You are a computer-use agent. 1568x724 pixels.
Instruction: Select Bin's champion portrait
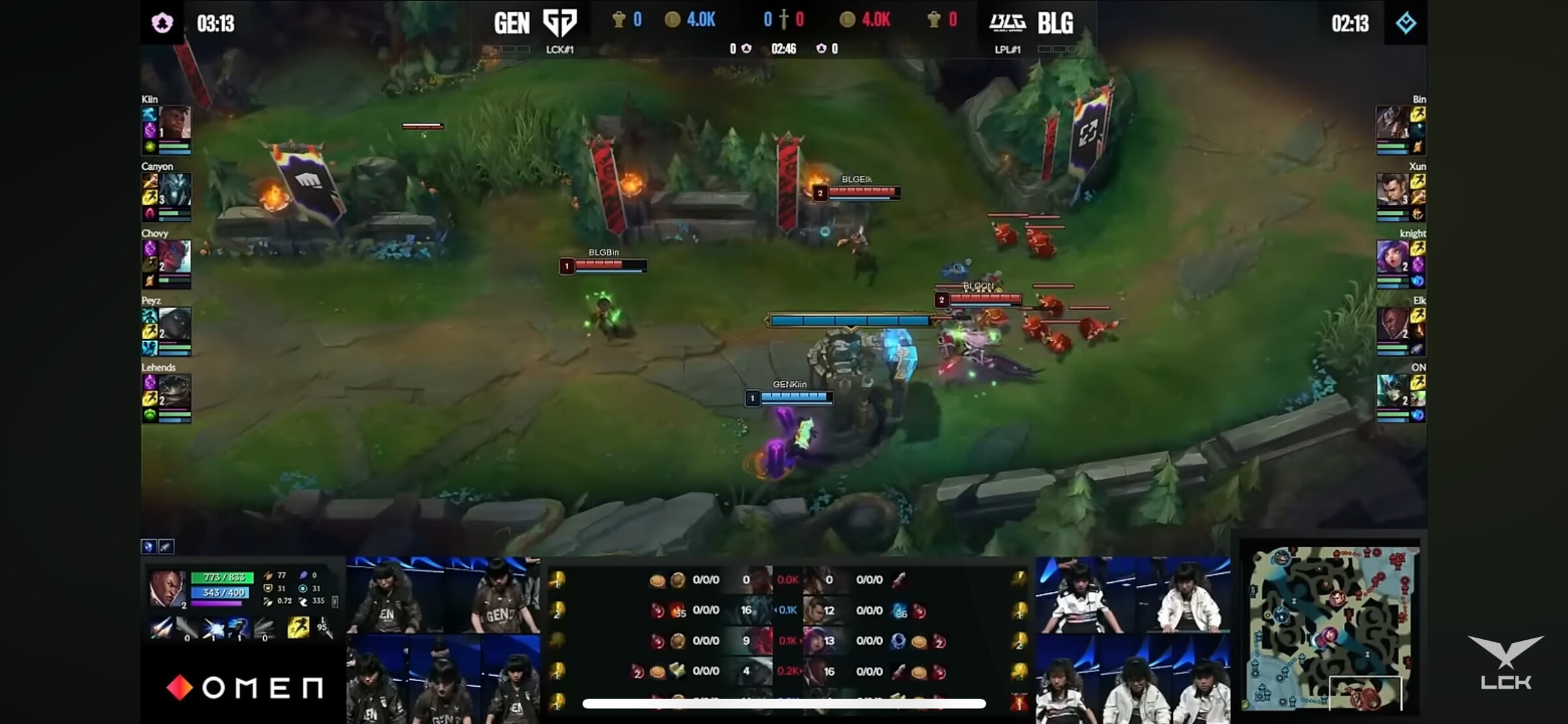coord(1392,123)
